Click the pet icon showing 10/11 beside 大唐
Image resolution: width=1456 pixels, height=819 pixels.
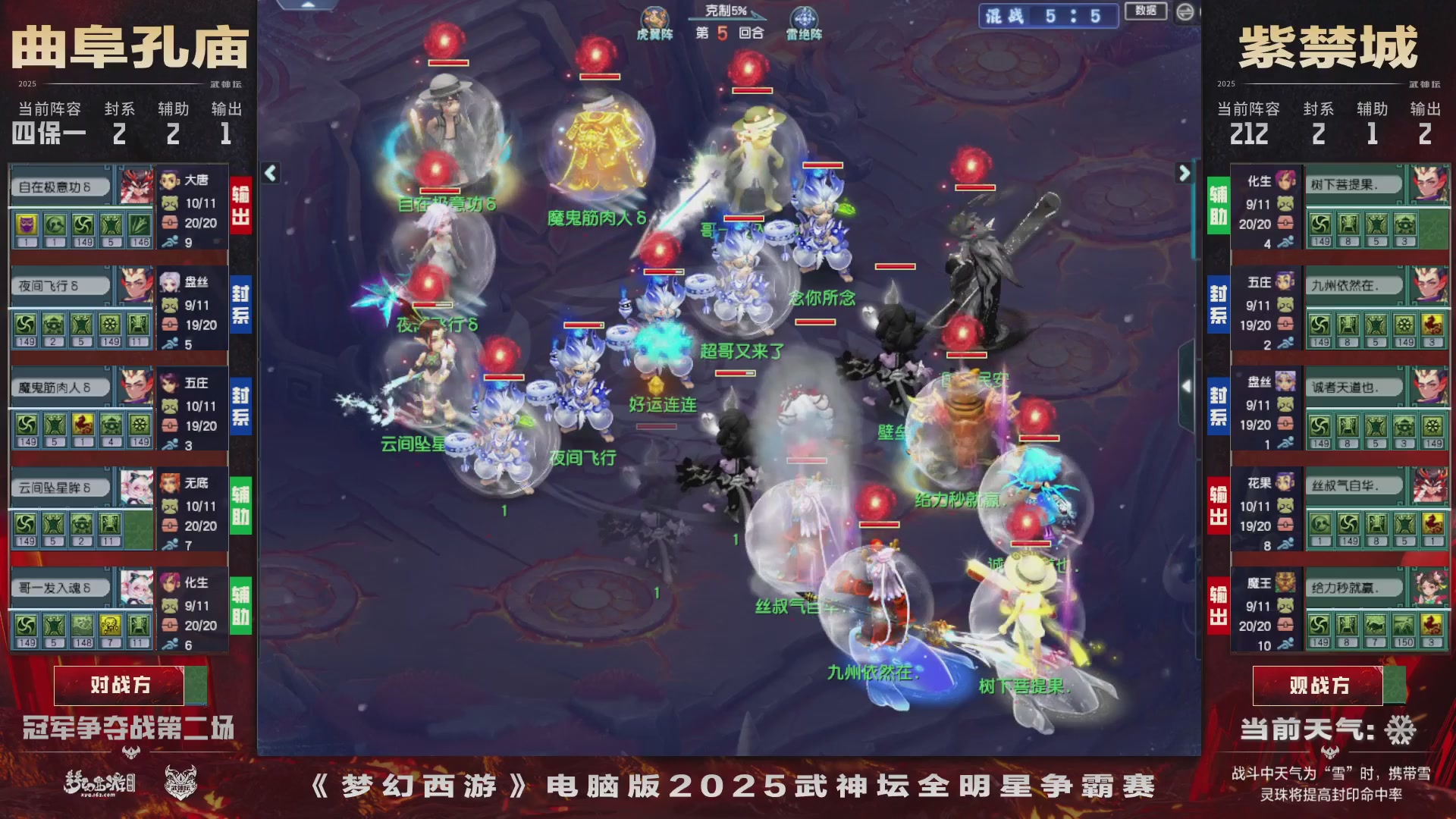[x=171, y=203]
